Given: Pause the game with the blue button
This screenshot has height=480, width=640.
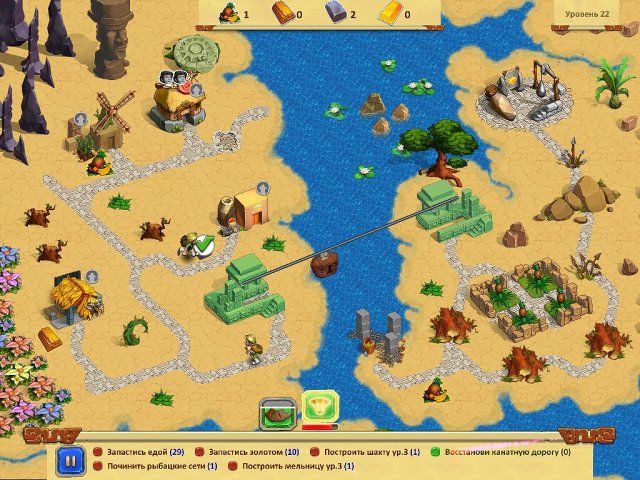Looking at the screenshot, I should point(69,461).
